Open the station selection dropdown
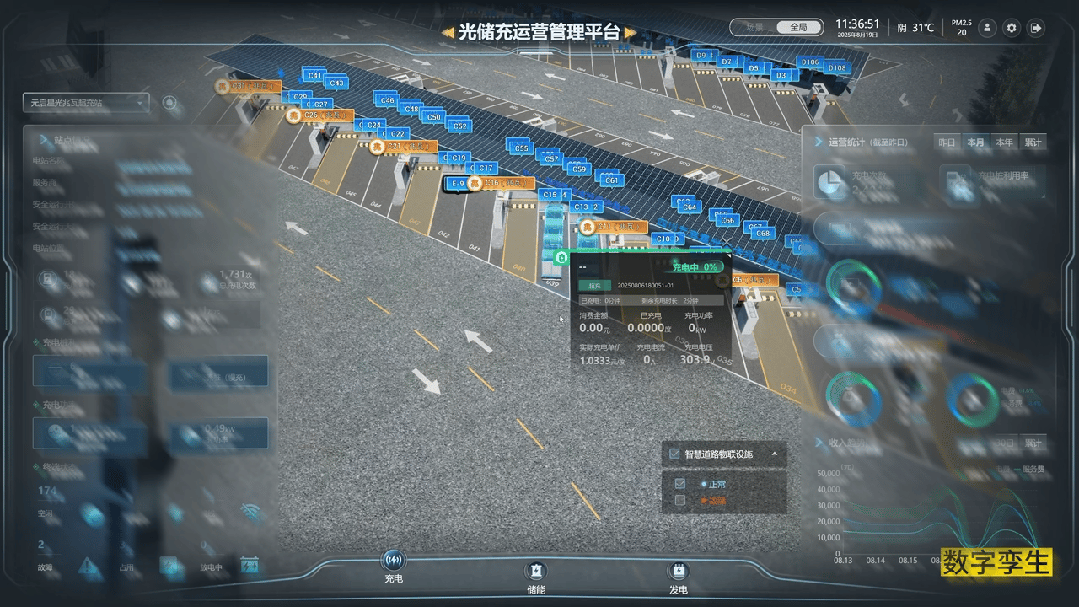 point(87,102)
